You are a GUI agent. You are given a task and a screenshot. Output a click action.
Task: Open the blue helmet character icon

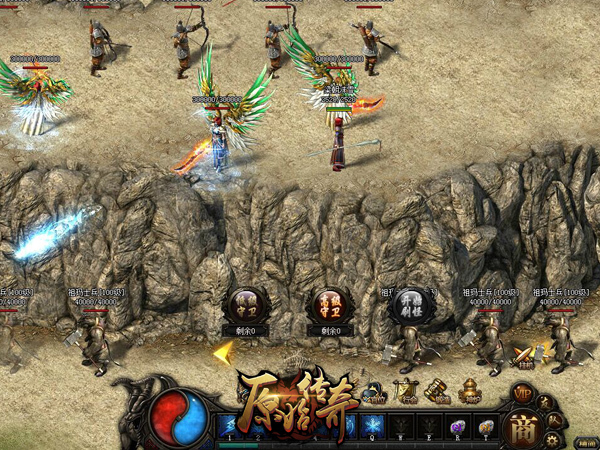pyautogui.click(x=374, y=391)
